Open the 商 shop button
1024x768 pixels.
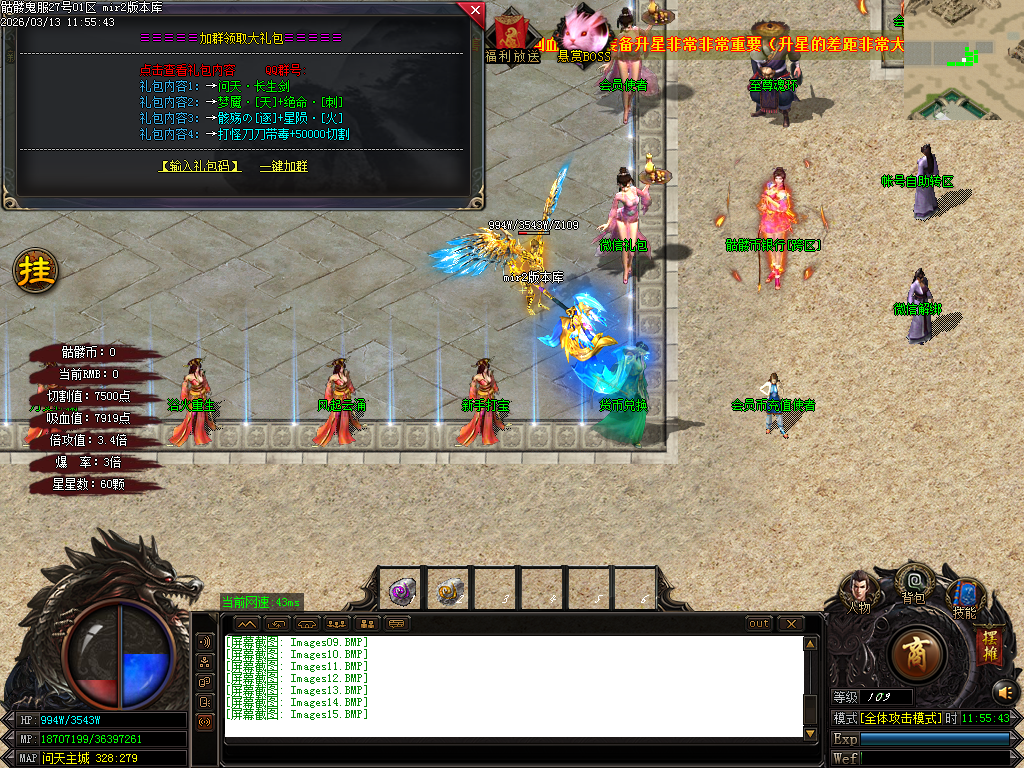coord(914,655)
